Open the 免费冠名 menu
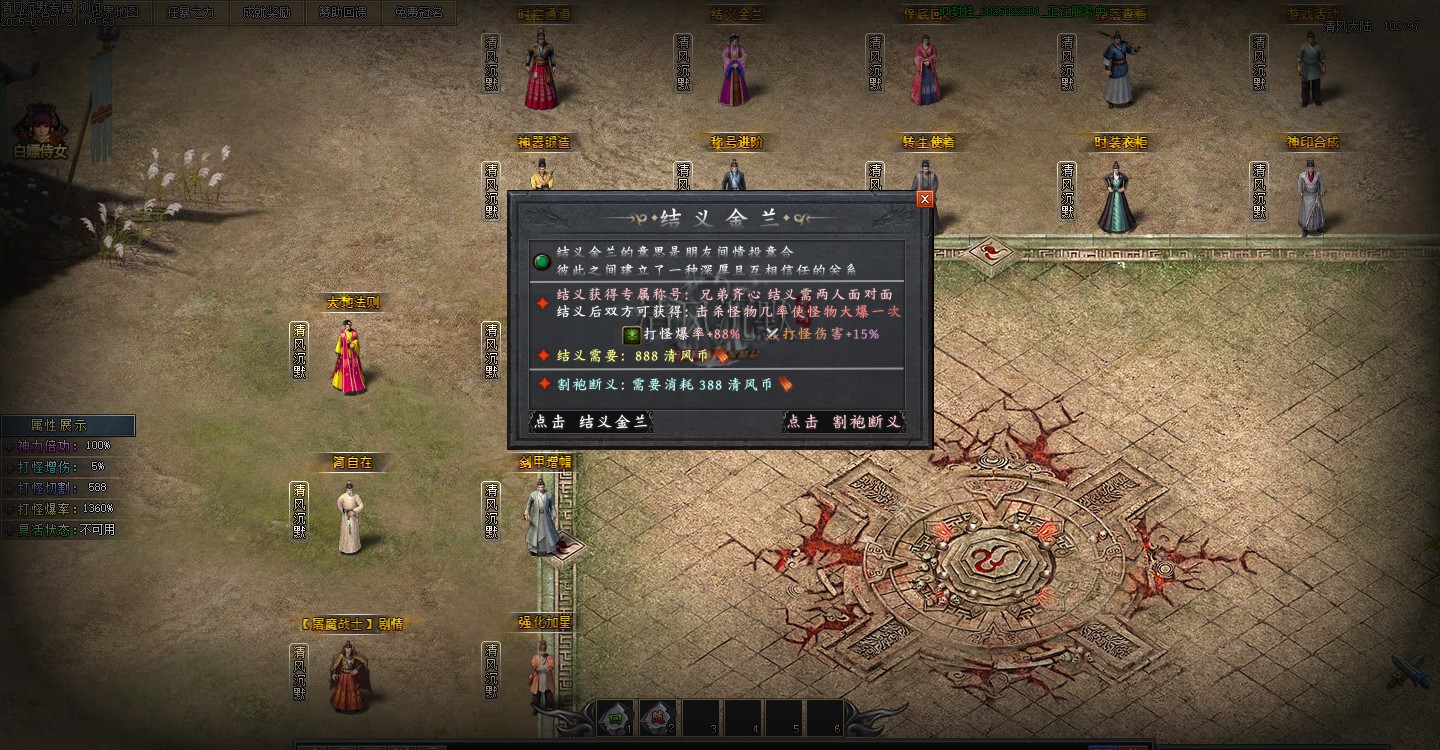Viewport: 1440px width, 750px height. click(x=418, y=13)
